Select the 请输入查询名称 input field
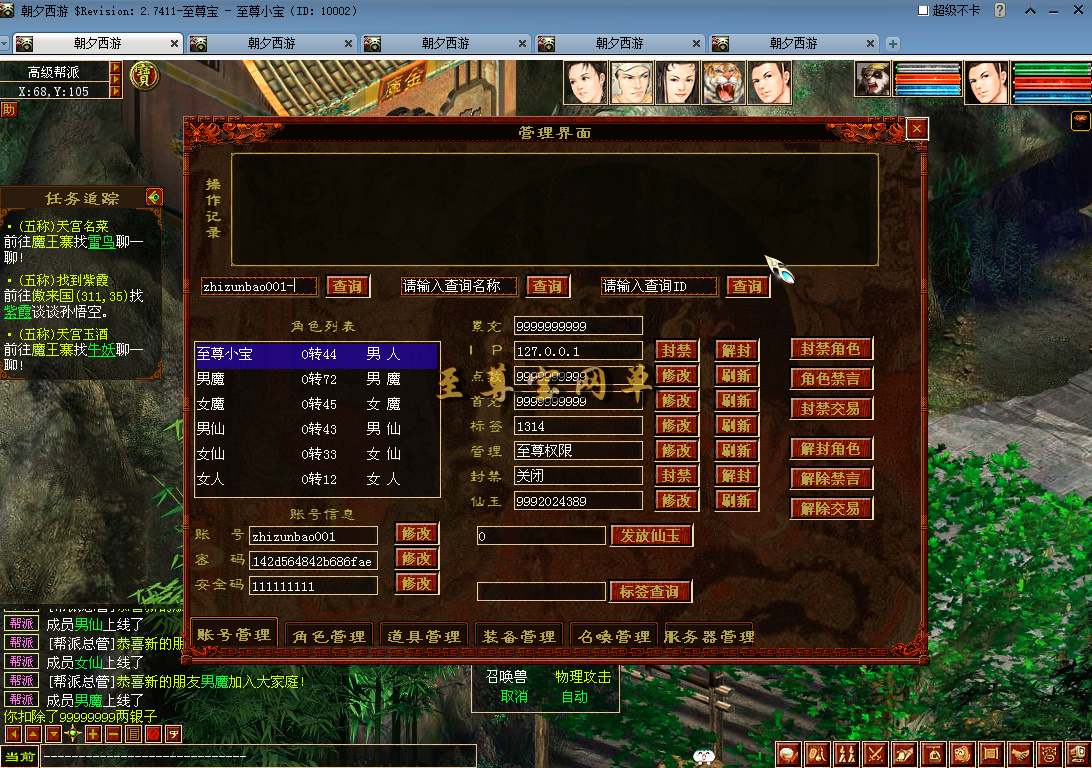The image size is (1092, 768). [x=459, y=286]
